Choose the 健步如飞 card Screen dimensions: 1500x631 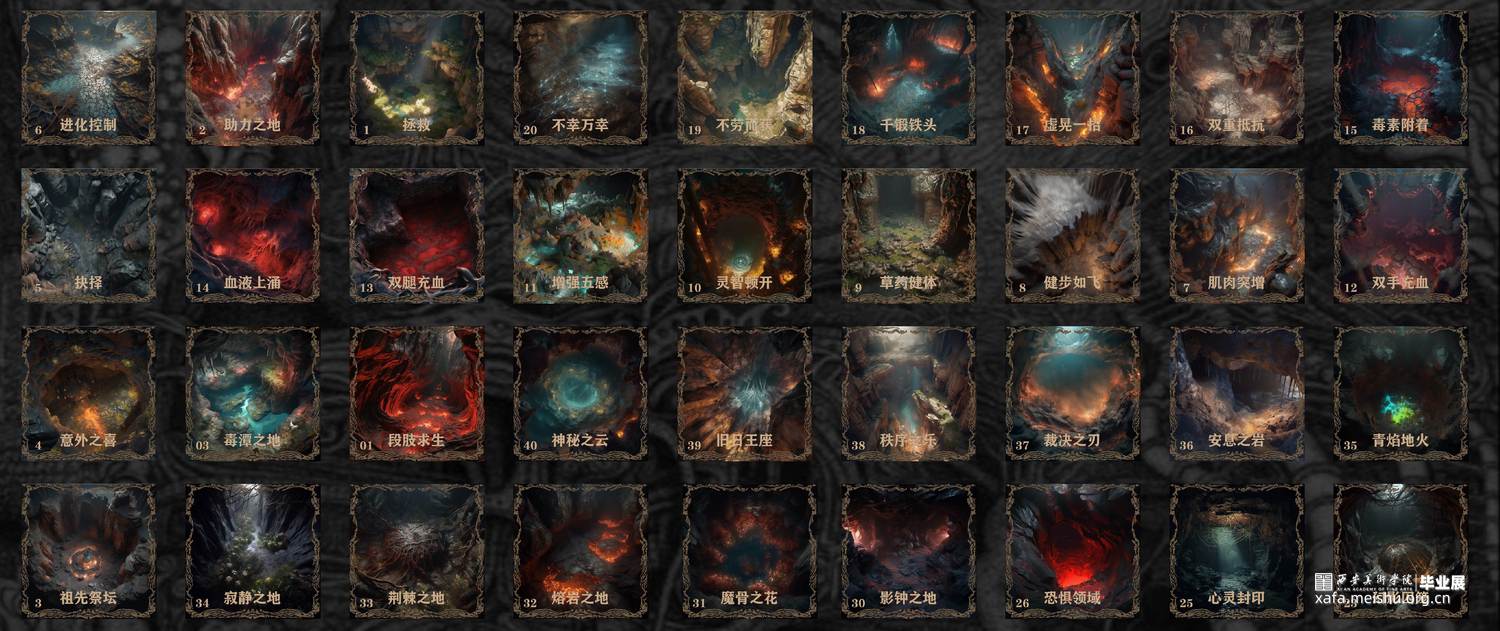point(1072,234)
